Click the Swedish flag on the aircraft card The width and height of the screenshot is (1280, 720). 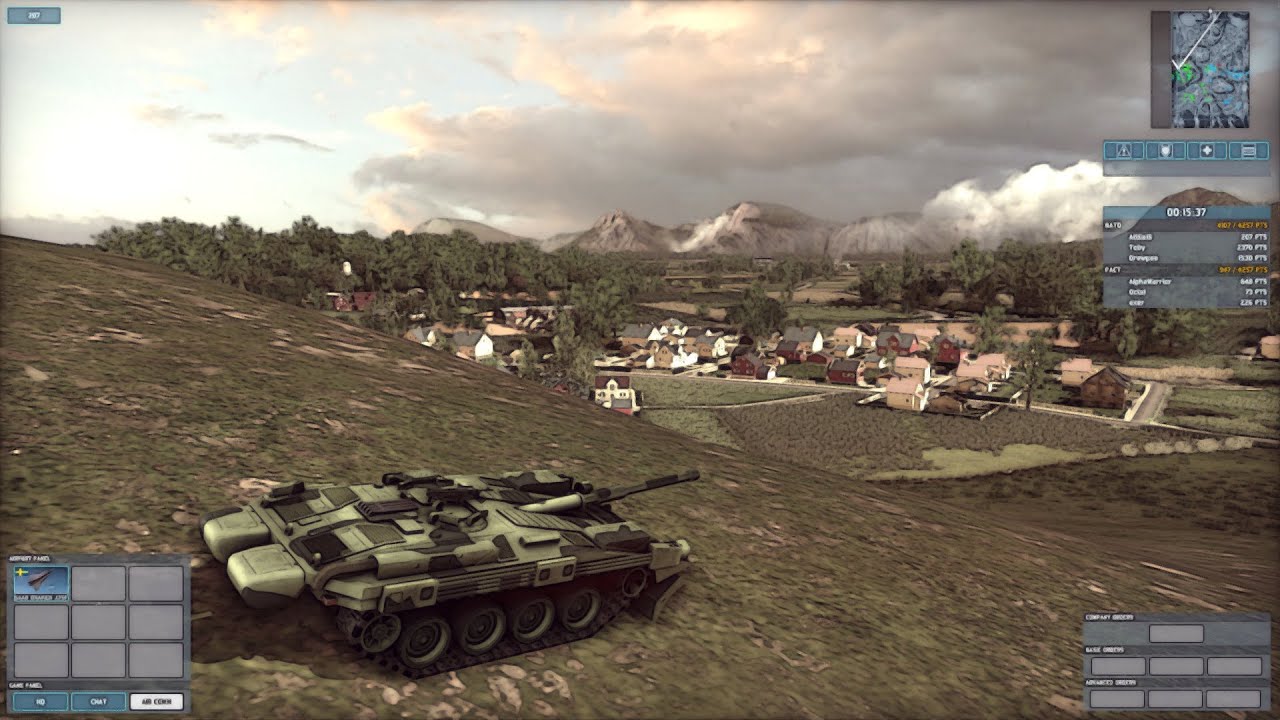[22, 573]
